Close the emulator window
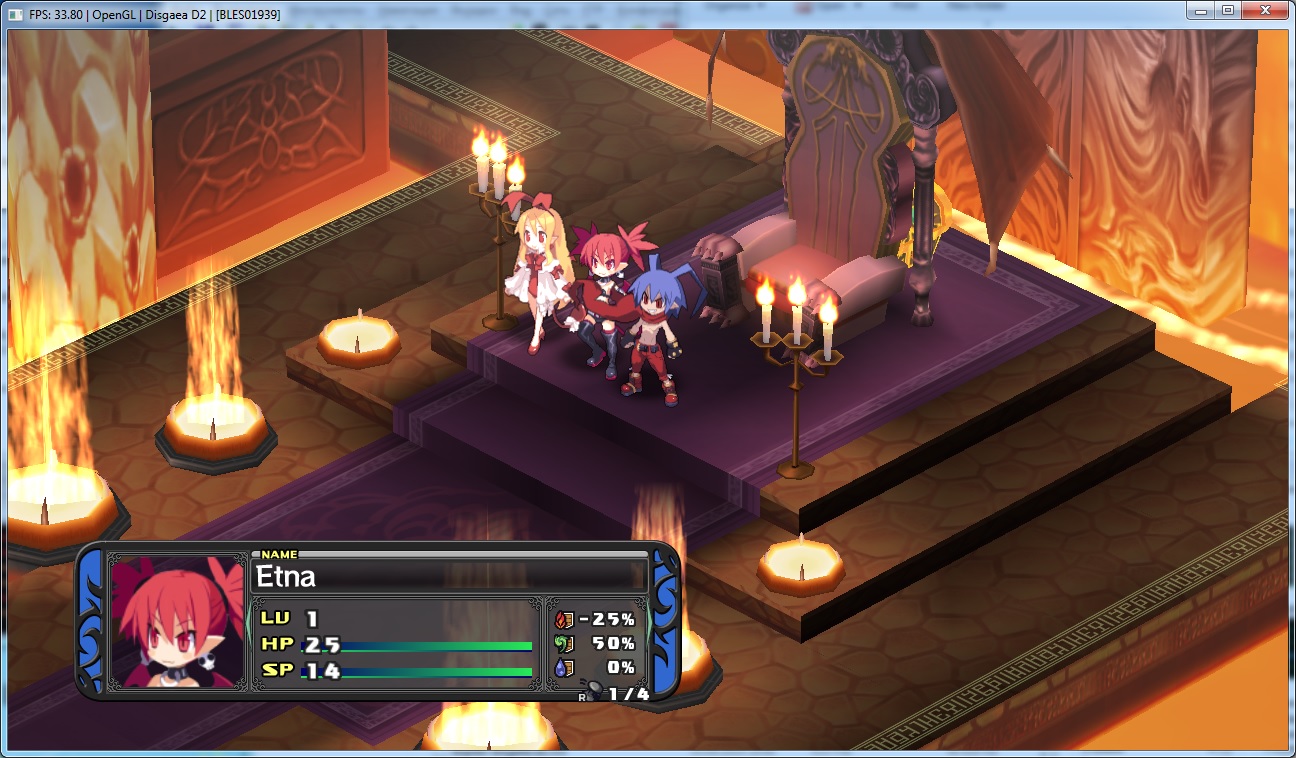Viewport: 1296px width, 758px height. [1263, 11]
